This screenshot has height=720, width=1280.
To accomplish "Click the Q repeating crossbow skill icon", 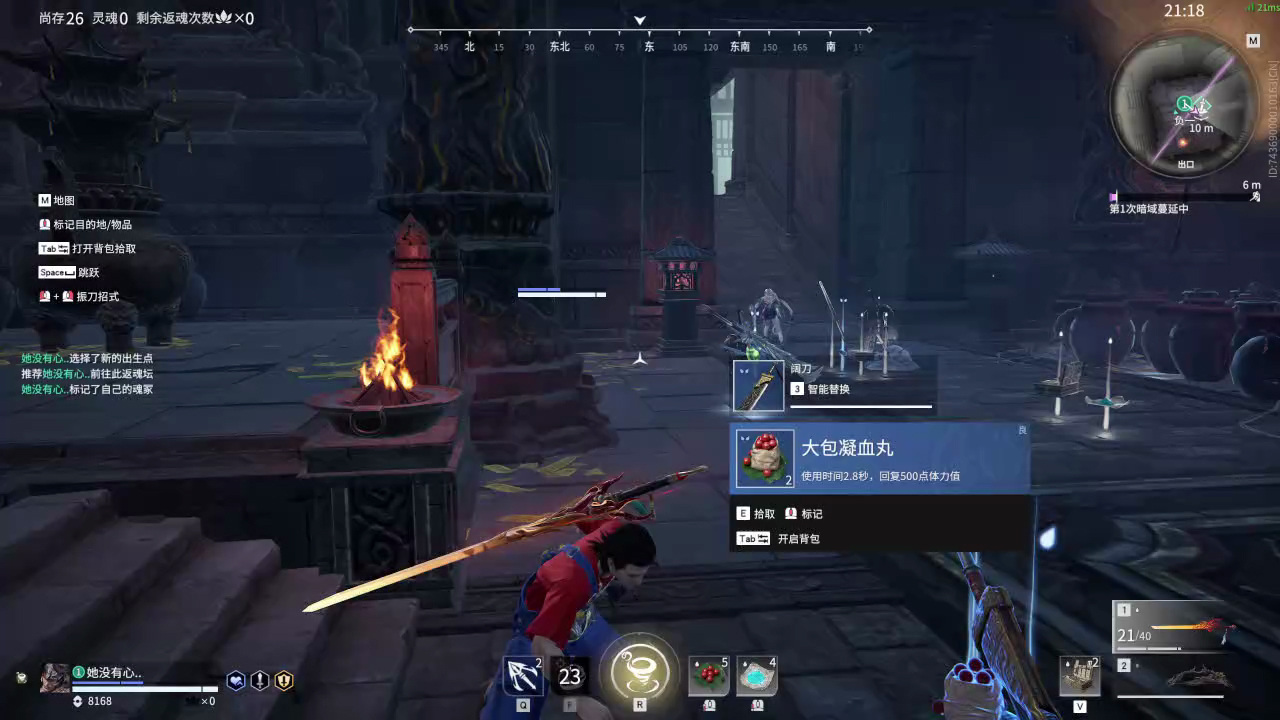I will point(522,674).
